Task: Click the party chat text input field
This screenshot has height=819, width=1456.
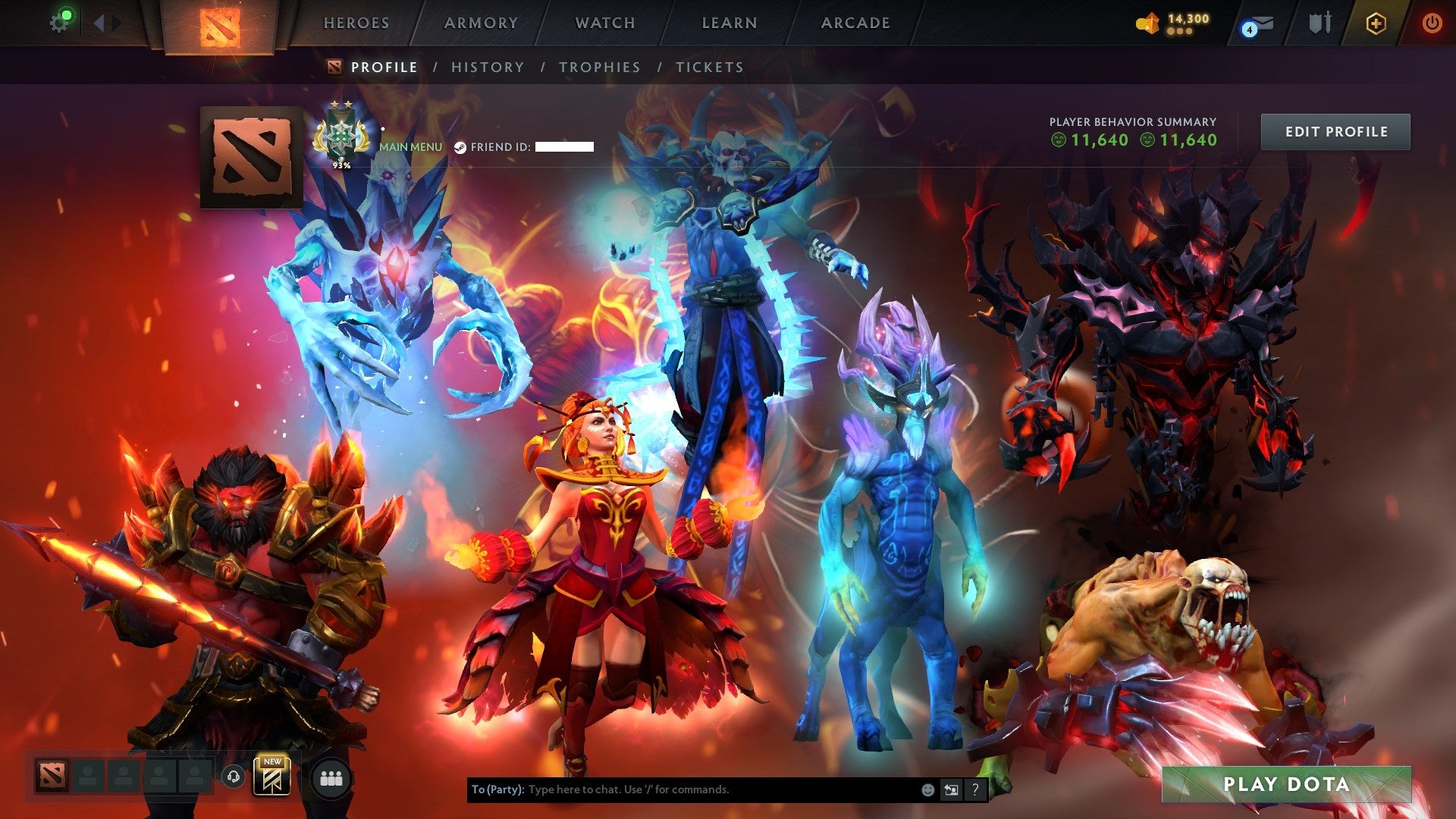Action: tap(682, 789)
